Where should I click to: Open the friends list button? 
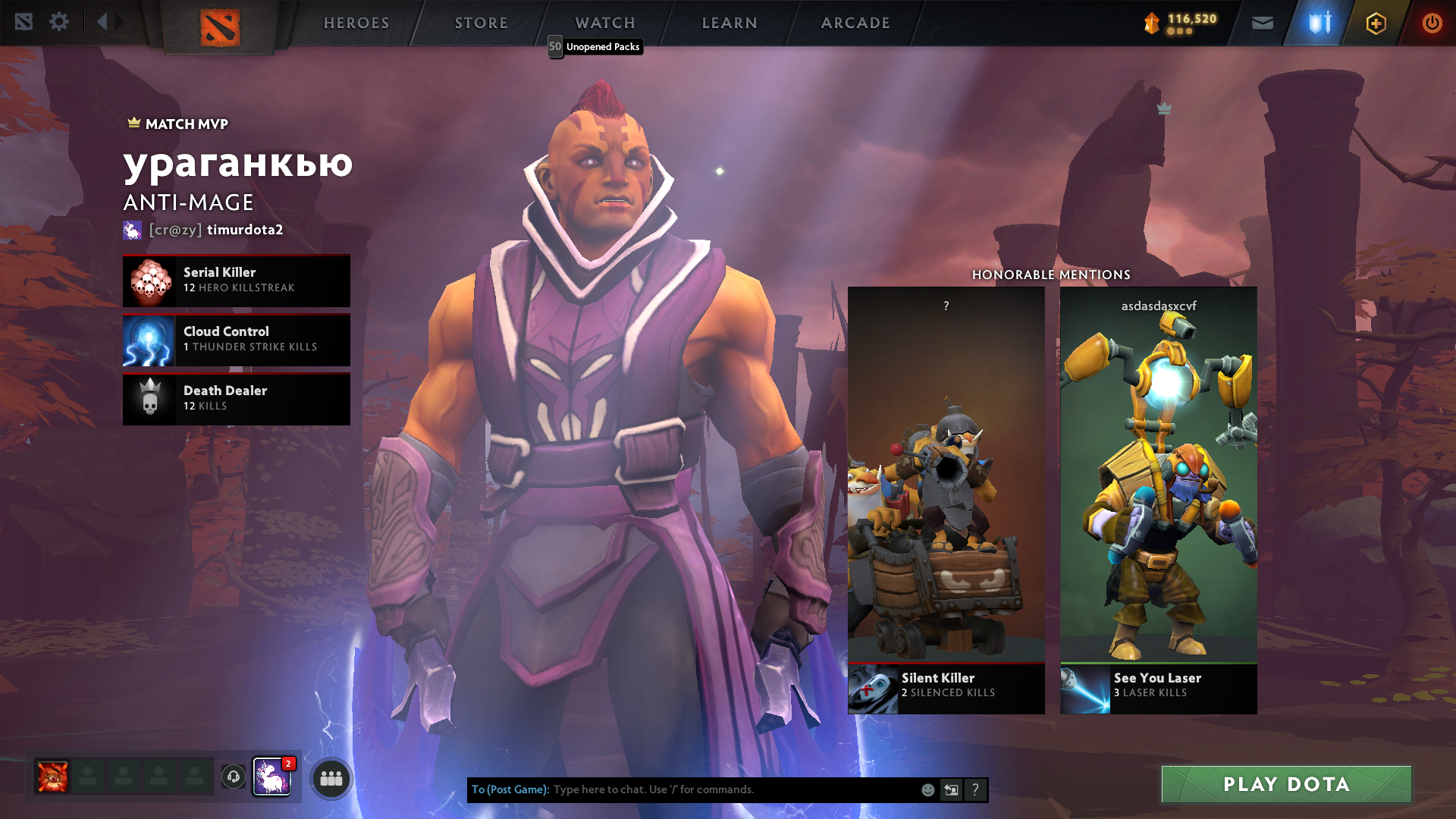click(x=331, y=779)
